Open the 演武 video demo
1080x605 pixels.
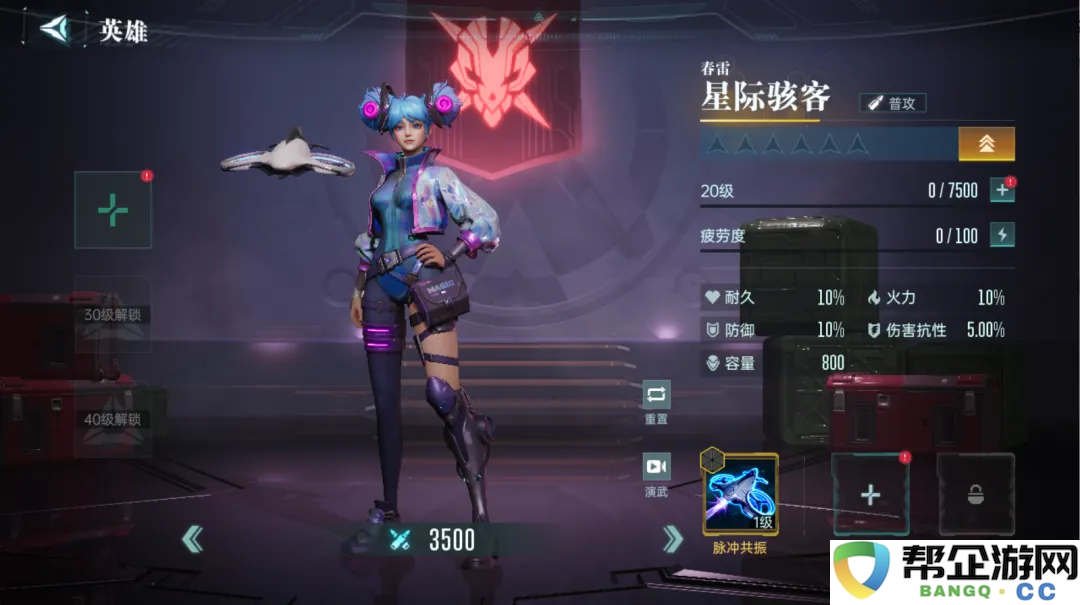pos(656,467)
